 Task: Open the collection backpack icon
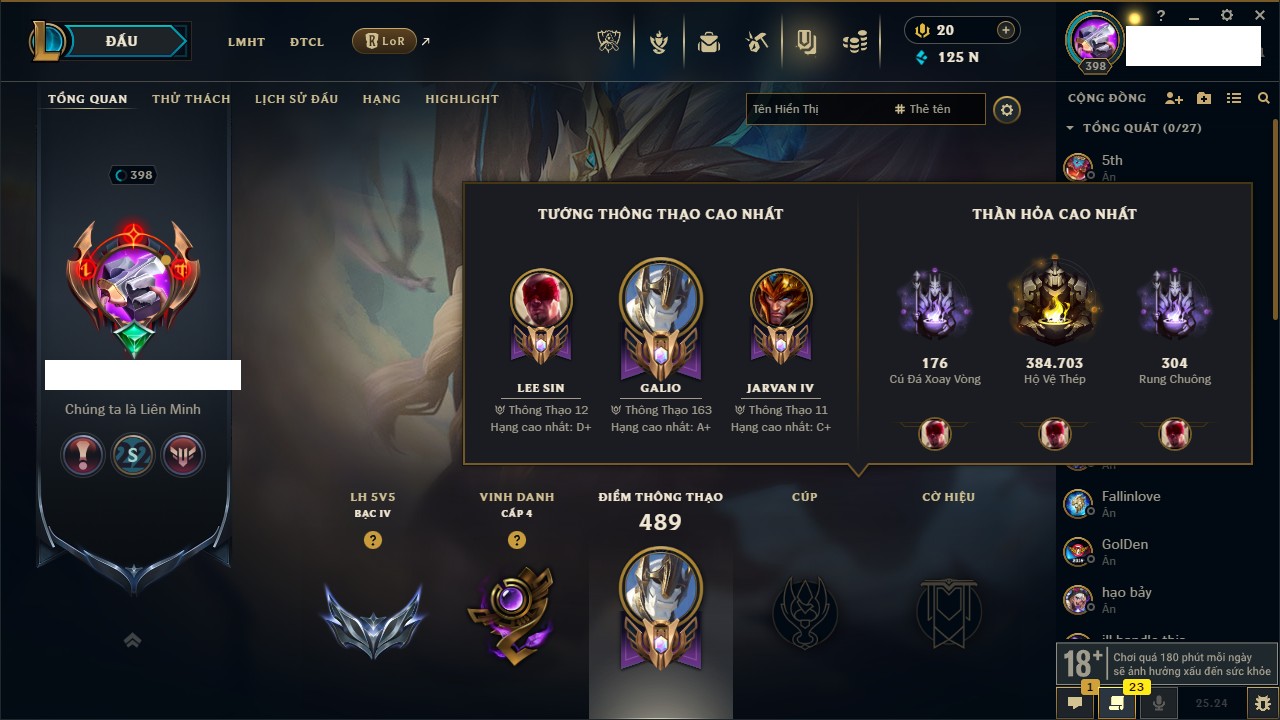pyautogui.click(x=709, y=42)
